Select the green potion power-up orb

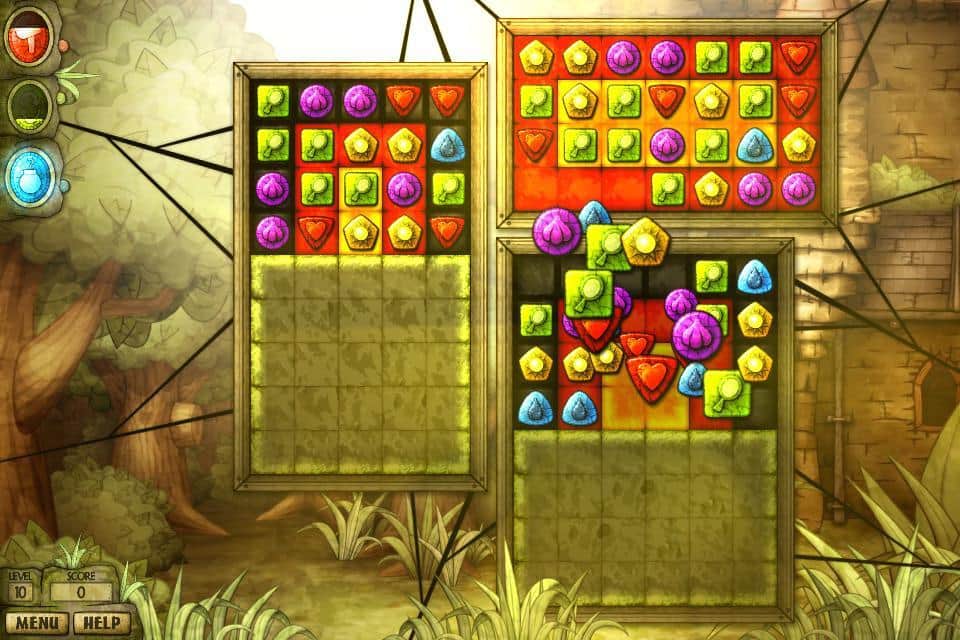coord(31,105)
